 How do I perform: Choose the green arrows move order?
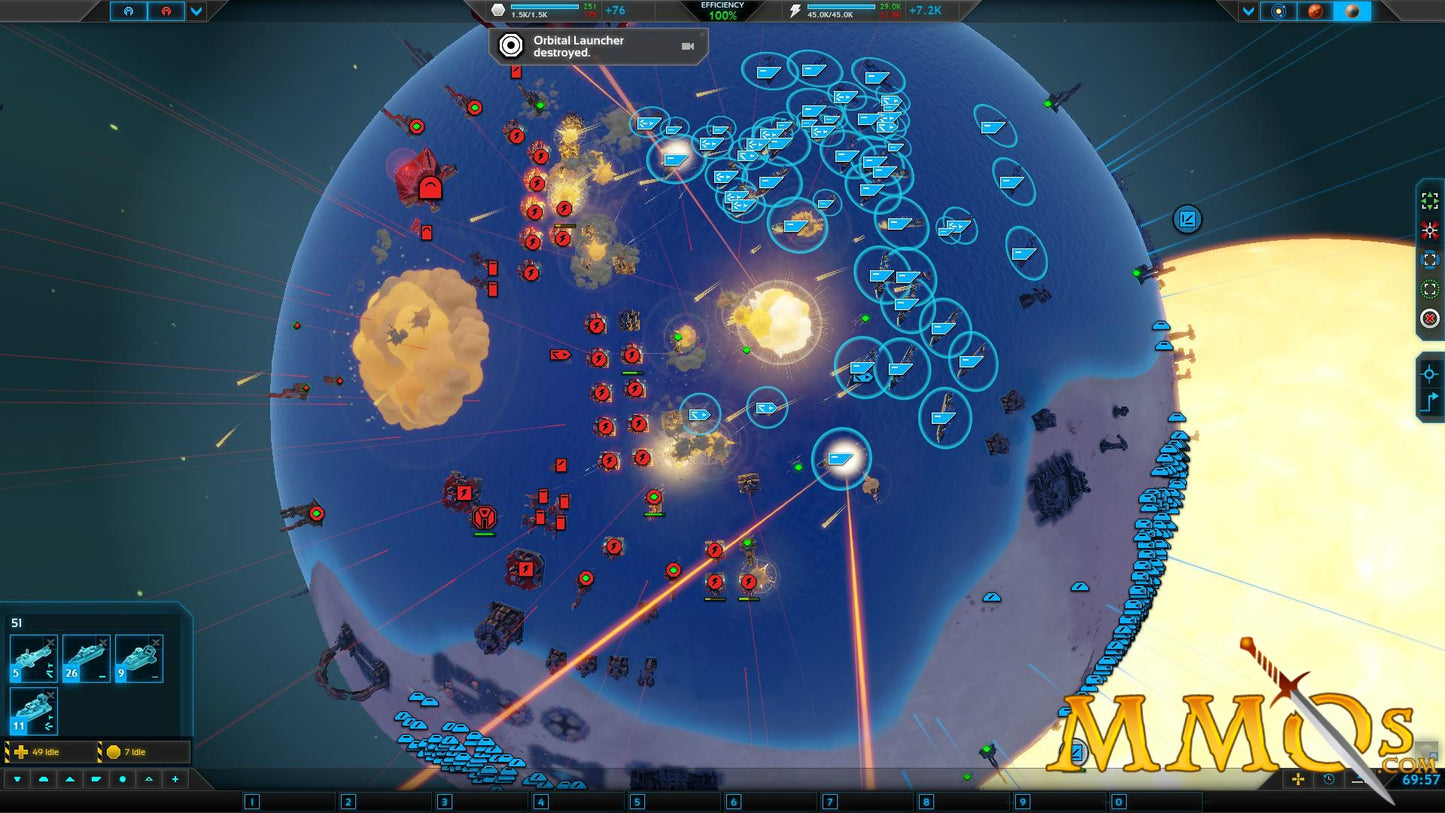click(x=1430, y=201)
